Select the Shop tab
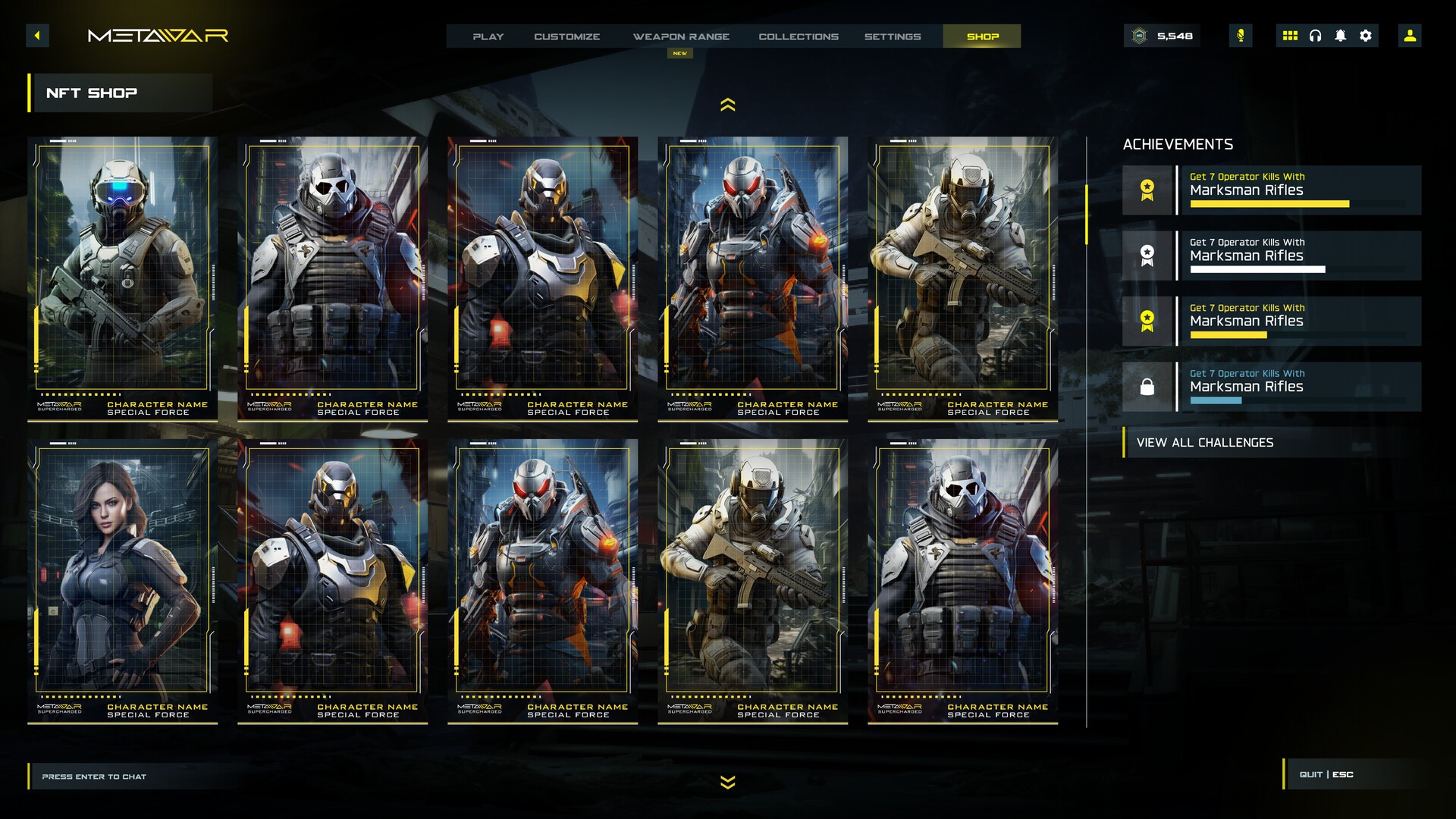Image resolution: width=1456 pixels, height=819 pixels. pos(982,36)
